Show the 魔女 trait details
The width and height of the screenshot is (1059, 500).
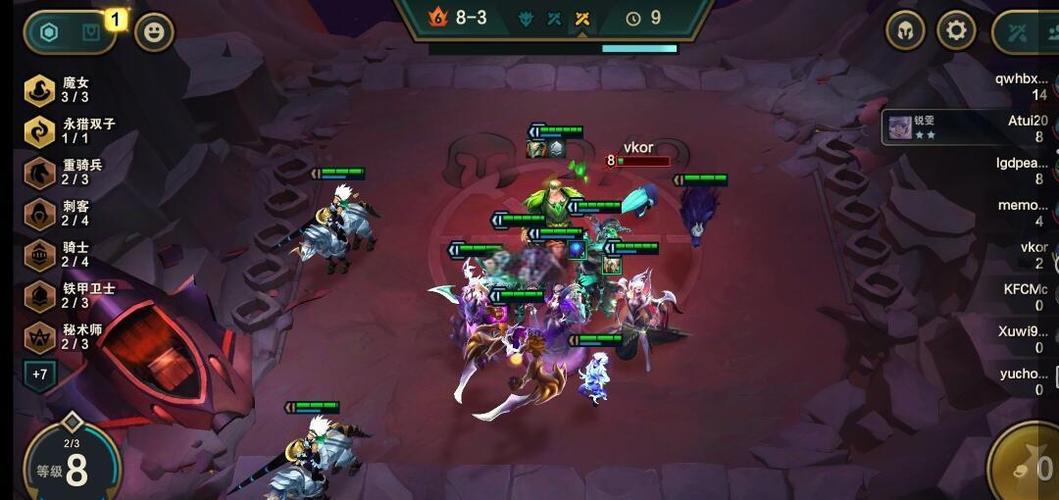pyautogui.click(x=40, y=90)
